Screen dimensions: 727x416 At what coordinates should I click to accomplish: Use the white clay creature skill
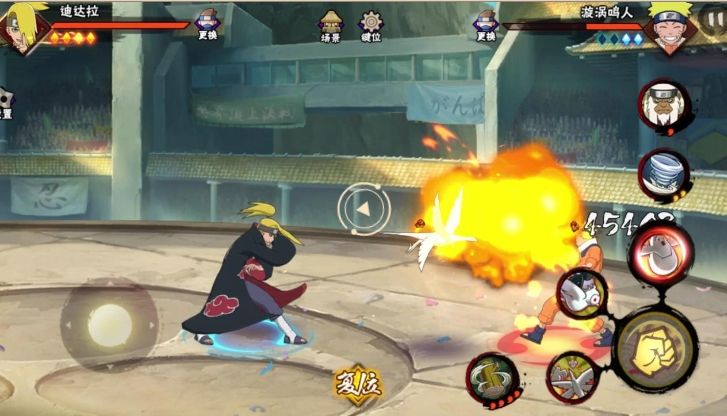coord(581,294)
